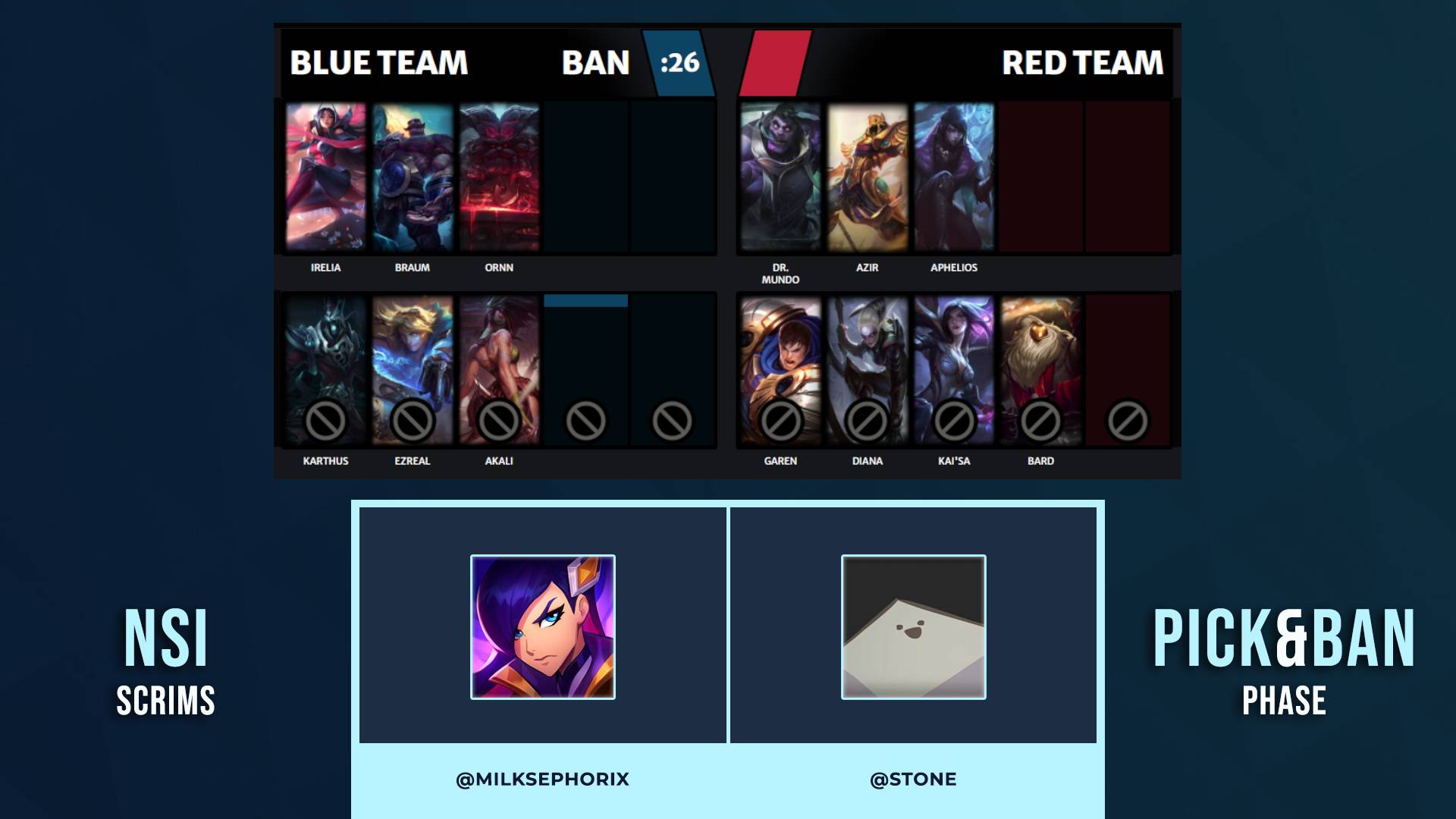Click the banned Diana portrait

(x=868, y=370)
